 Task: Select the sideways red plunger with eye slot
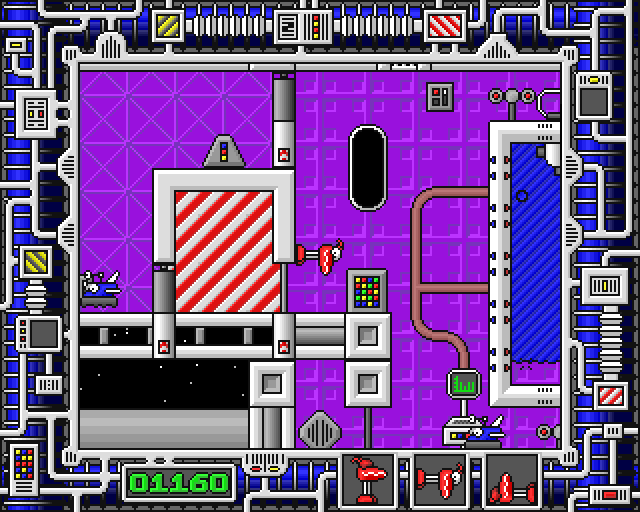point(441,482)
